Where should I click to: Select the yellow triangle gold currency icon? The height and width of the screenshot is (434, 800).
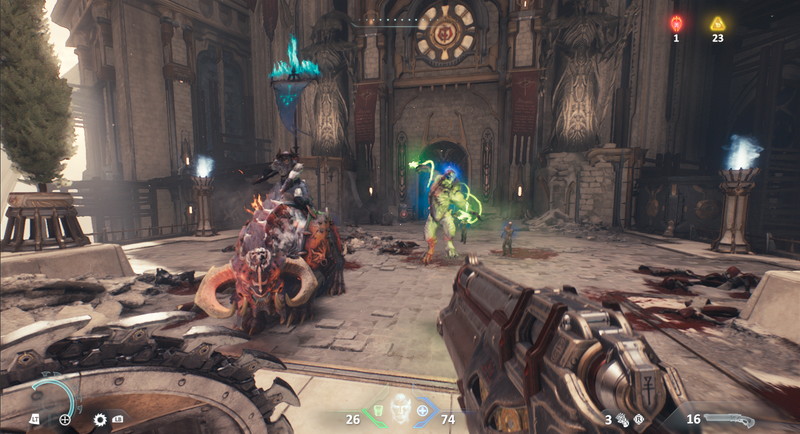pyautogui.click(x=717, y=23)
